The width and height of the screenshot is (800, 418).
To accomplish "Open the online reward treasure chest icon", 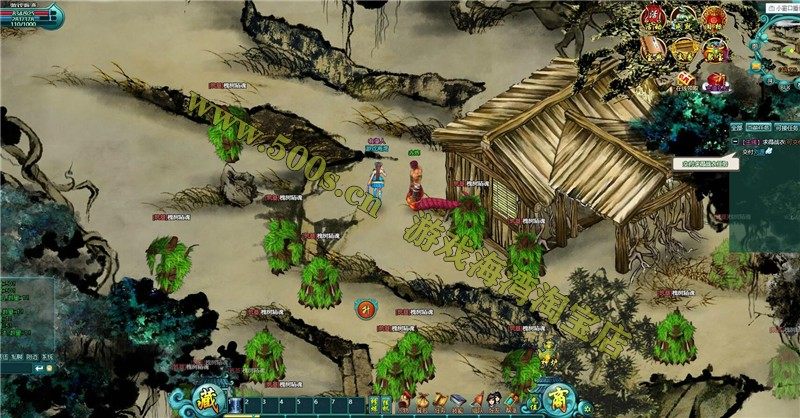I will (685, 79).
